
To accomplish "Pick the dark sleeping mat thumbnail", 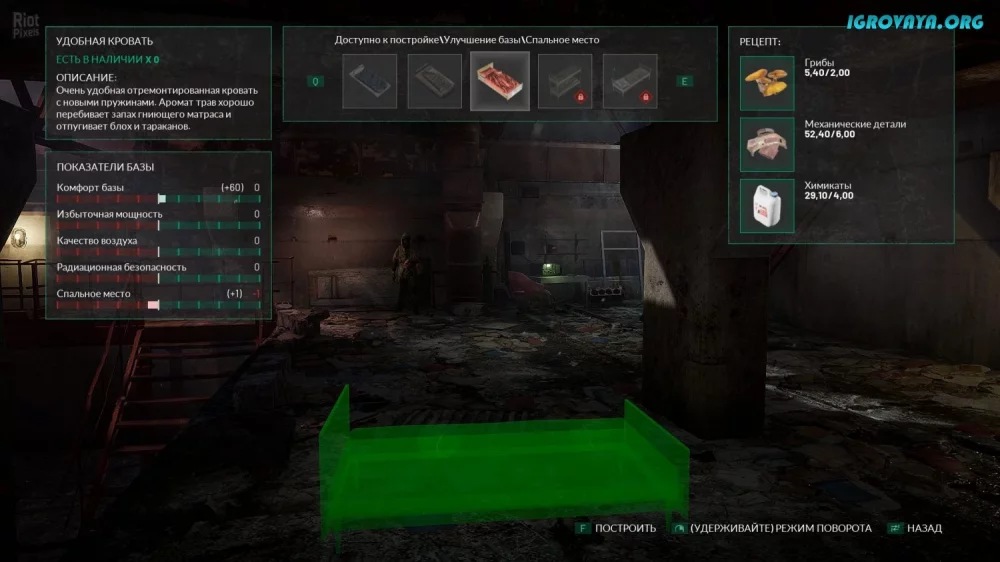I will [370, 81].
